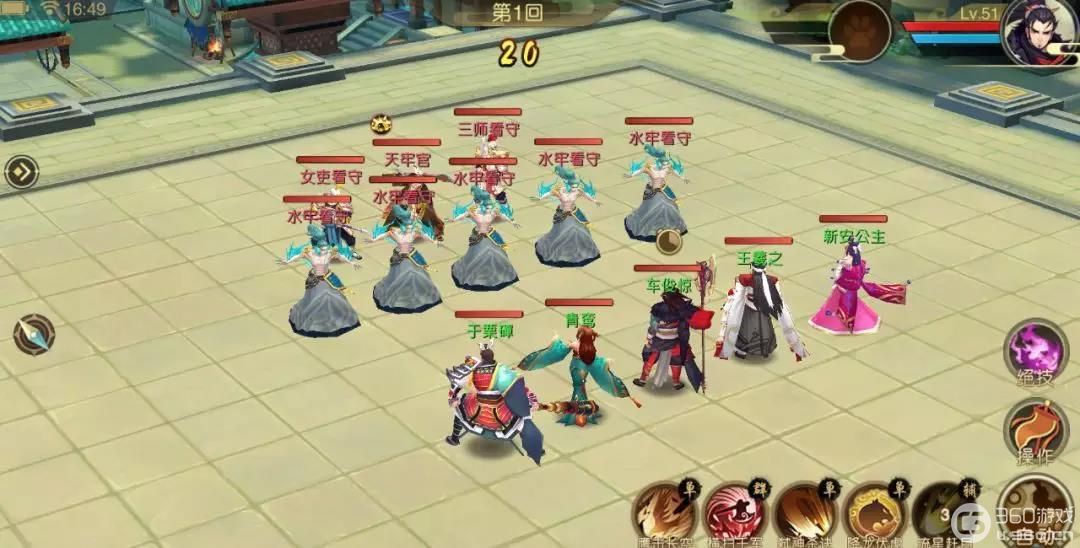The height and width of the screenshot is (548, 1080).
Task: Open the player character portrait
Action: (x=1039, y=32)
